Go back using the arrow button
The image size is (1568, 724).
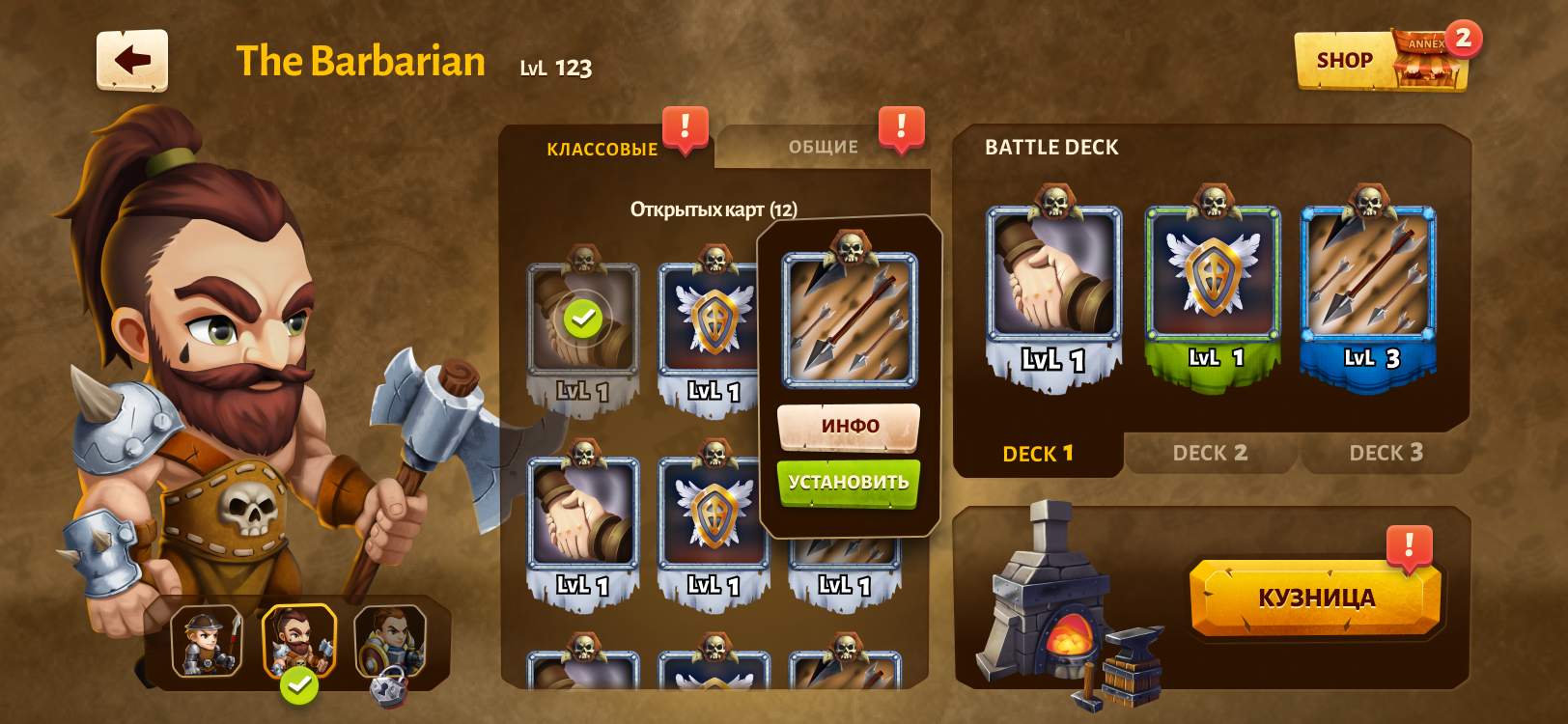click(132, 60)
